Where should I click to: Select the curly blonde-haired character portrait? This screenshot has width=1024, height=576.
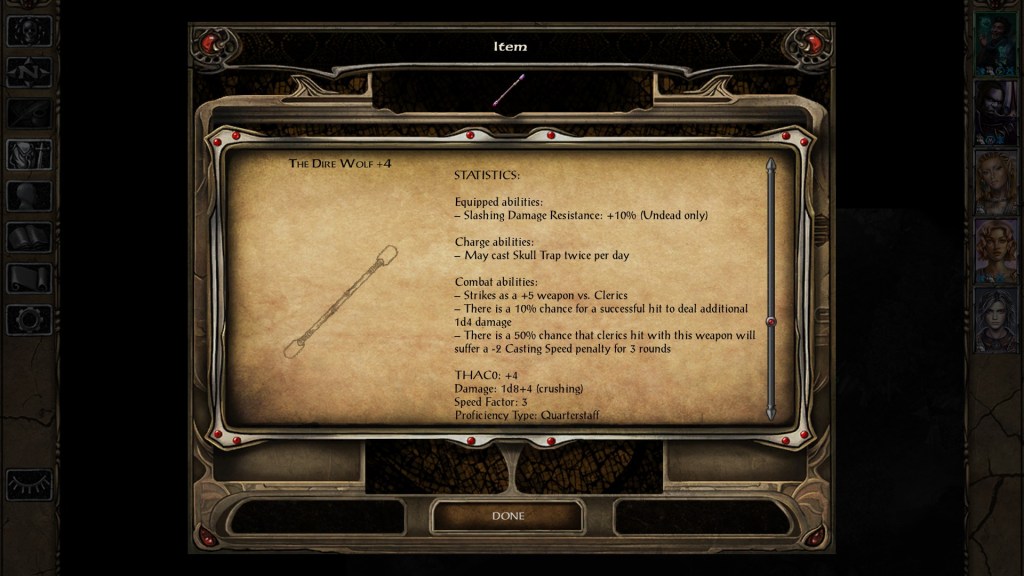click(x=996, y=251)
